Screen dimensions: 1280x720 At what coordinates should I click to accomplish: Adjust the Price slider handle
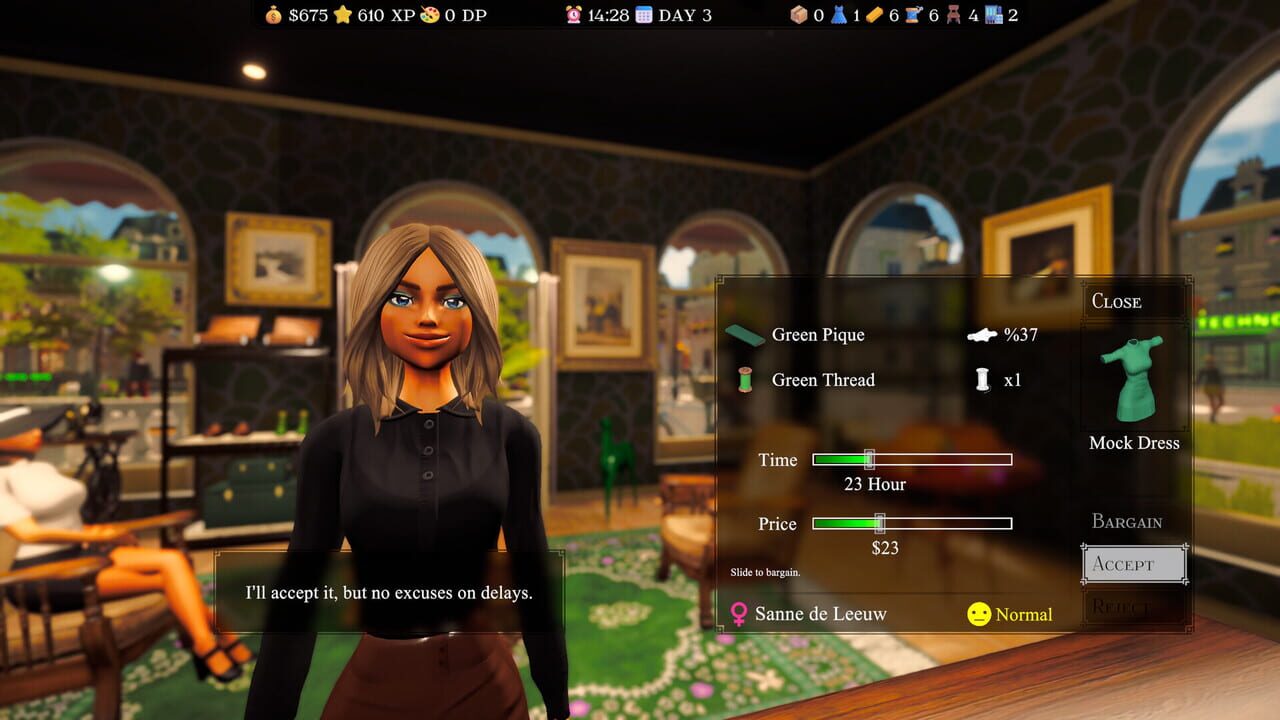[x=881, y=522]
